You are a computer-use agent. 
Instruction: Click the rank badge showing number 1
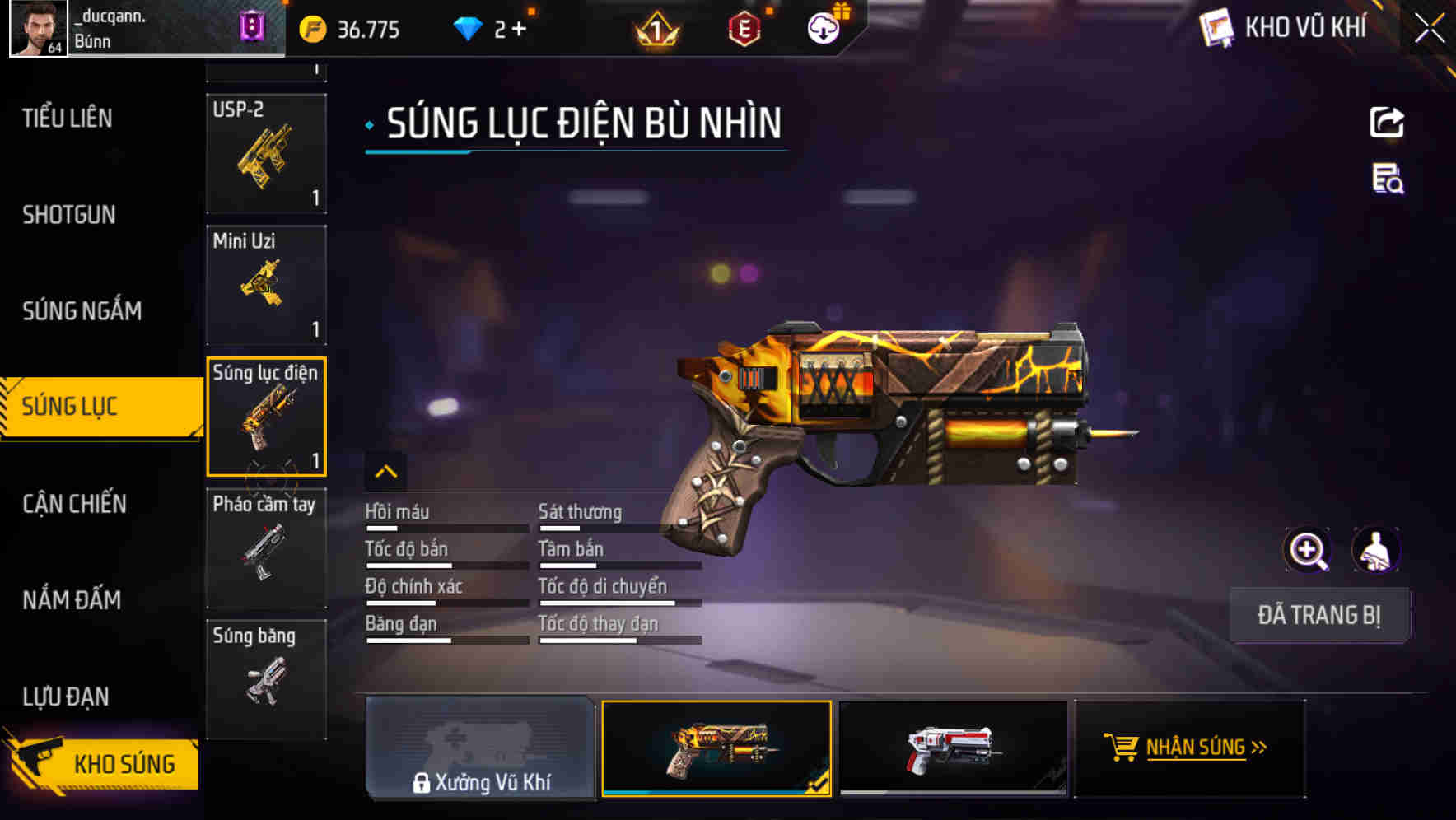point(655,27)
